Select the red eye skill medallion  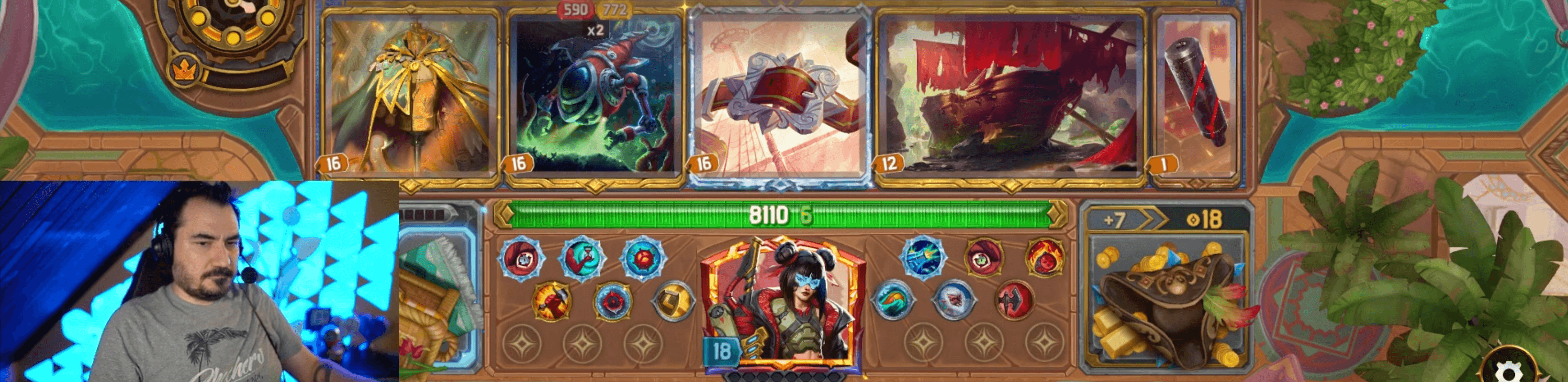click(x=984, y=259)
